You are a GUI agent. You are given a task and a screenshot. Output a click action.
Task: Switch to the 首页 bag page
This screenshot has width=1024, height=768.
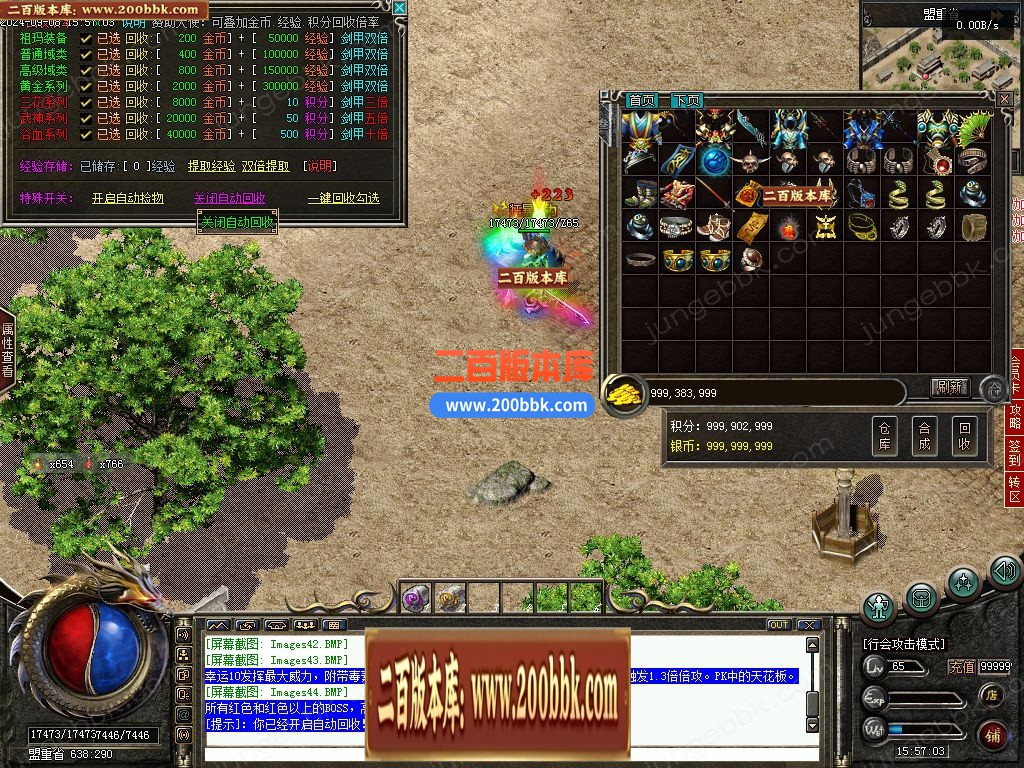pyautogui.click(x=642, y=101)
